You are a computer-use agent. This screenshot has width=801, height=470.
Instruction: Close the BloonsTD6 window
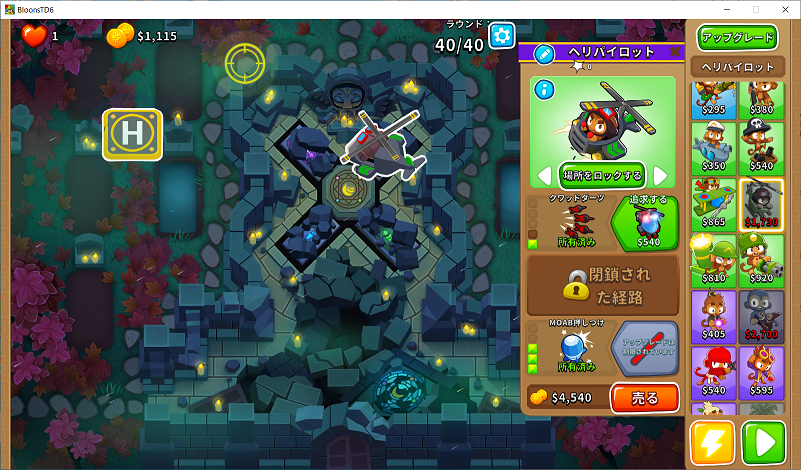coord(783,9)
